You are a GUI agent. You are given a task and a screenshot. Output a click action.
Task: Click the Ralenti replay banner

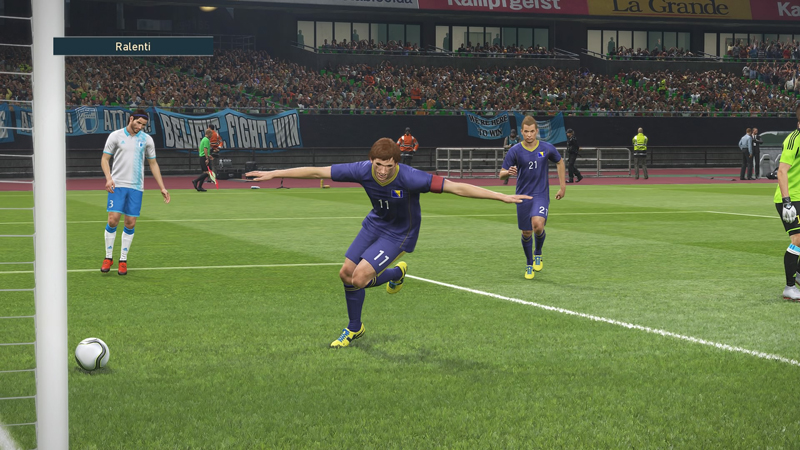tap(133, 46)
